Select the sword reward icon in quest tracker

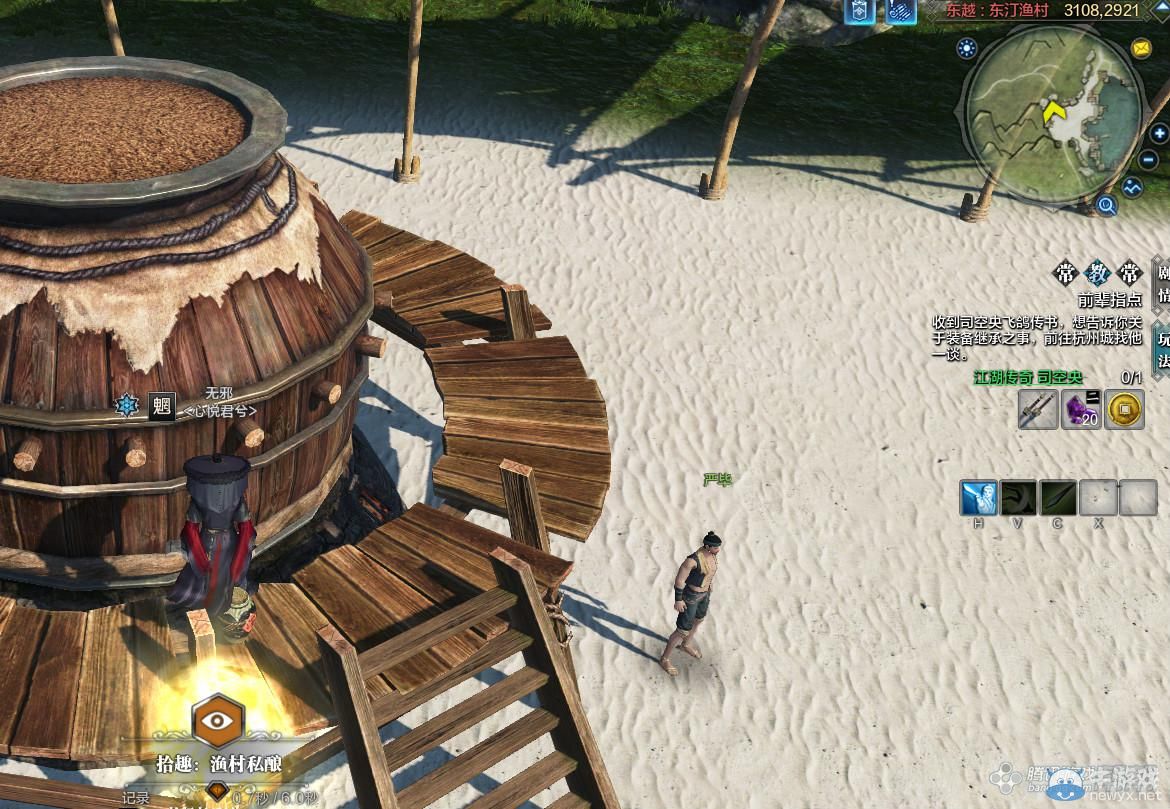(x=1038, y=410)
